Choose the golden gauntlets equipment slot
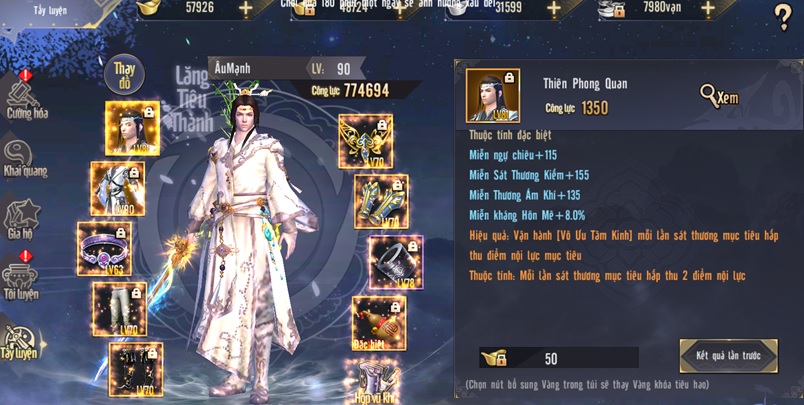 (x=380, y=201)
